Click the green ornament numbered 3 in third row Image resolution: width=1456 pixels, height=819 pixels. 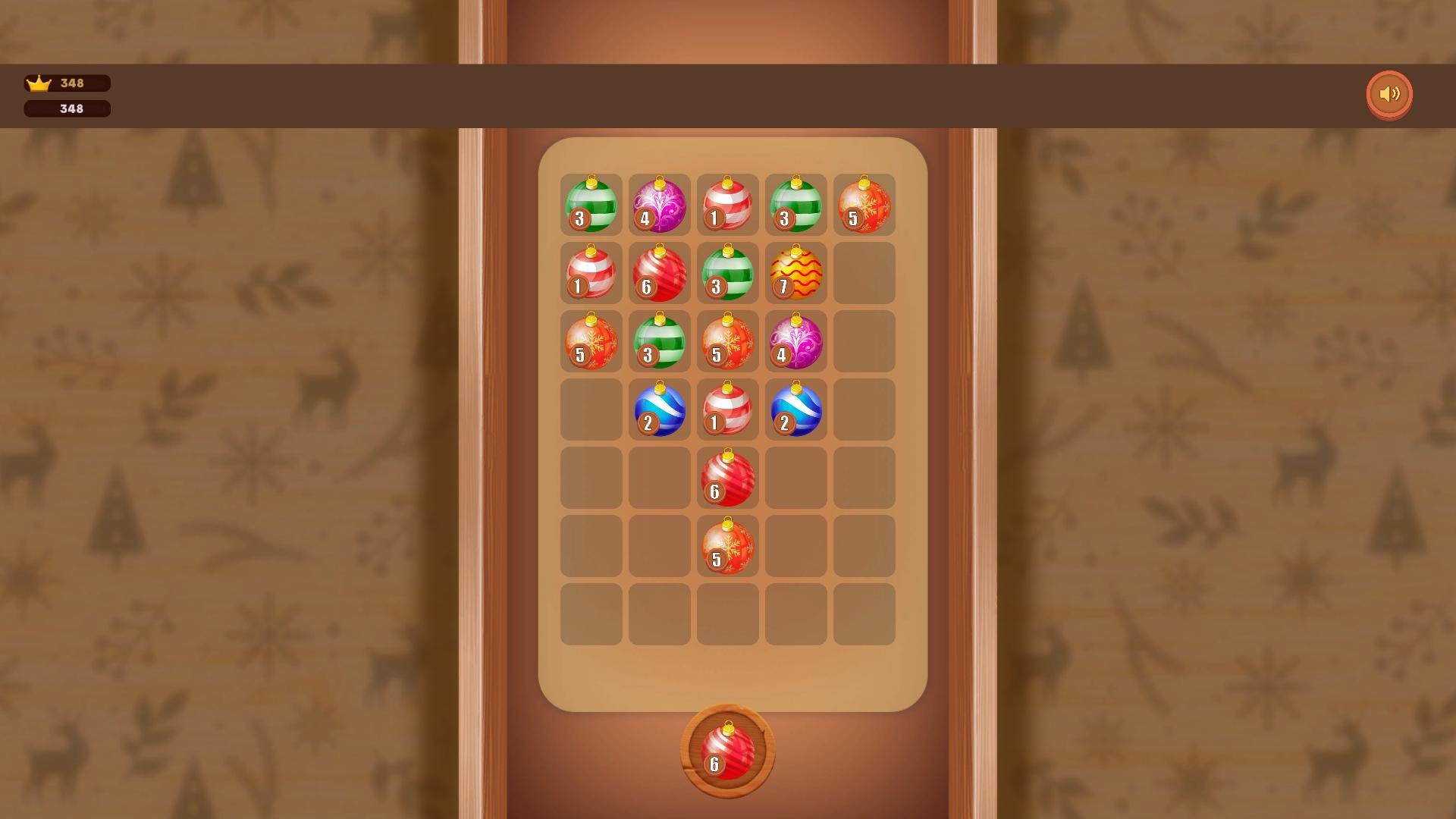coord(659,341)
